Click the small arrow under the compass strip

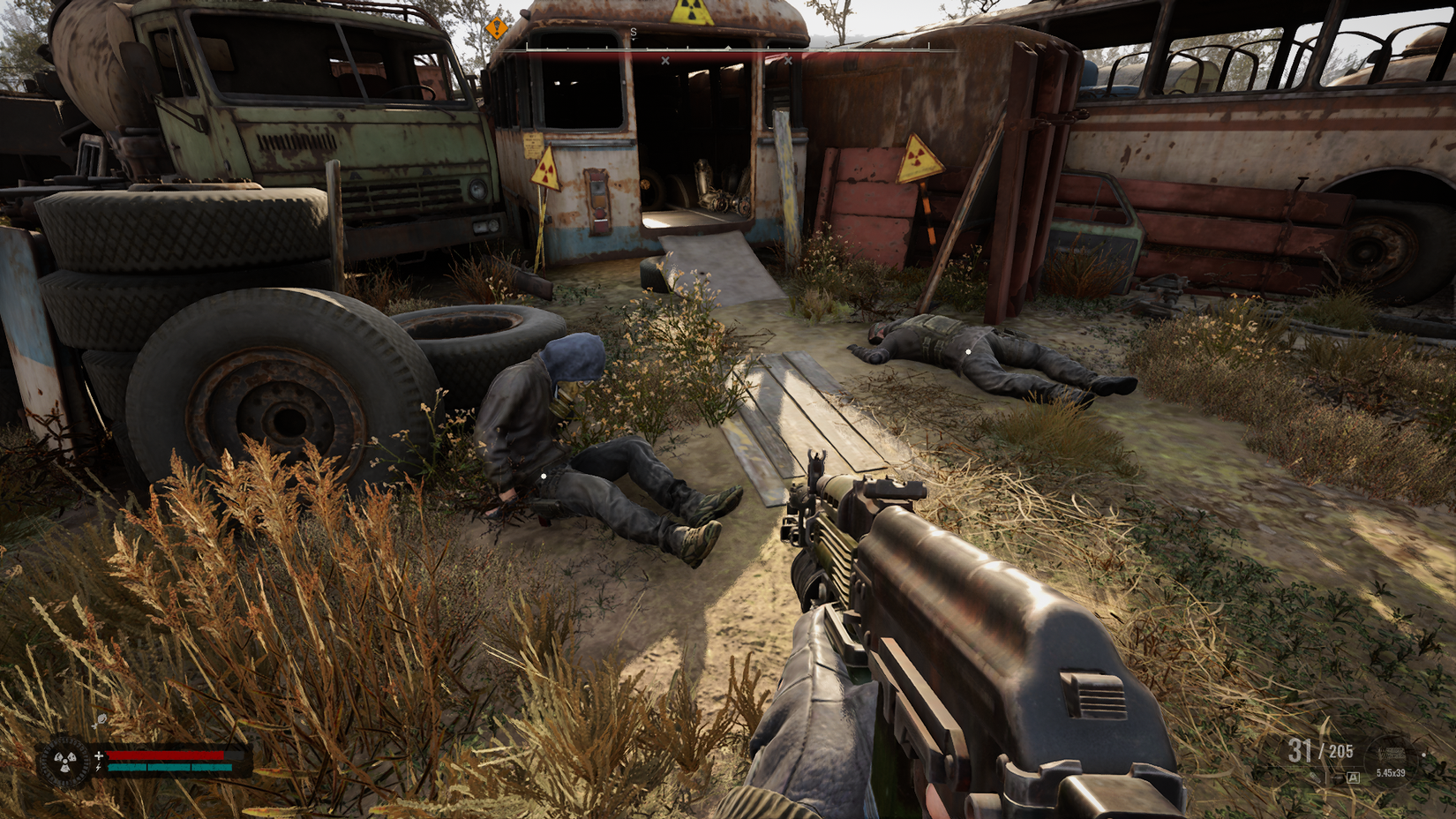click(728, 48)
